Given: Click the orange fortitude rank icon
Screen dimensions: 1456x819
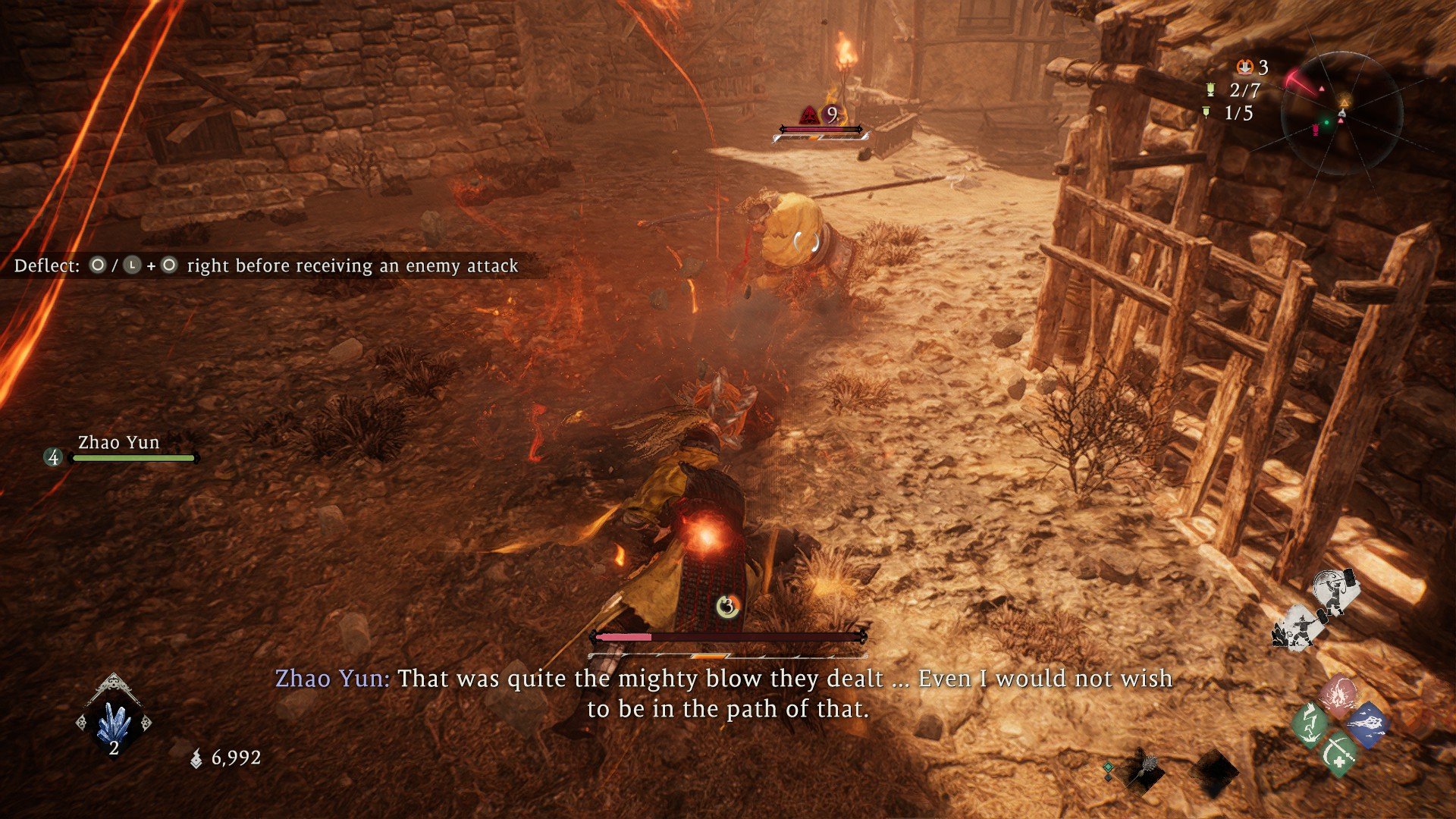Looking at the screenshot, I should 1244,67.
